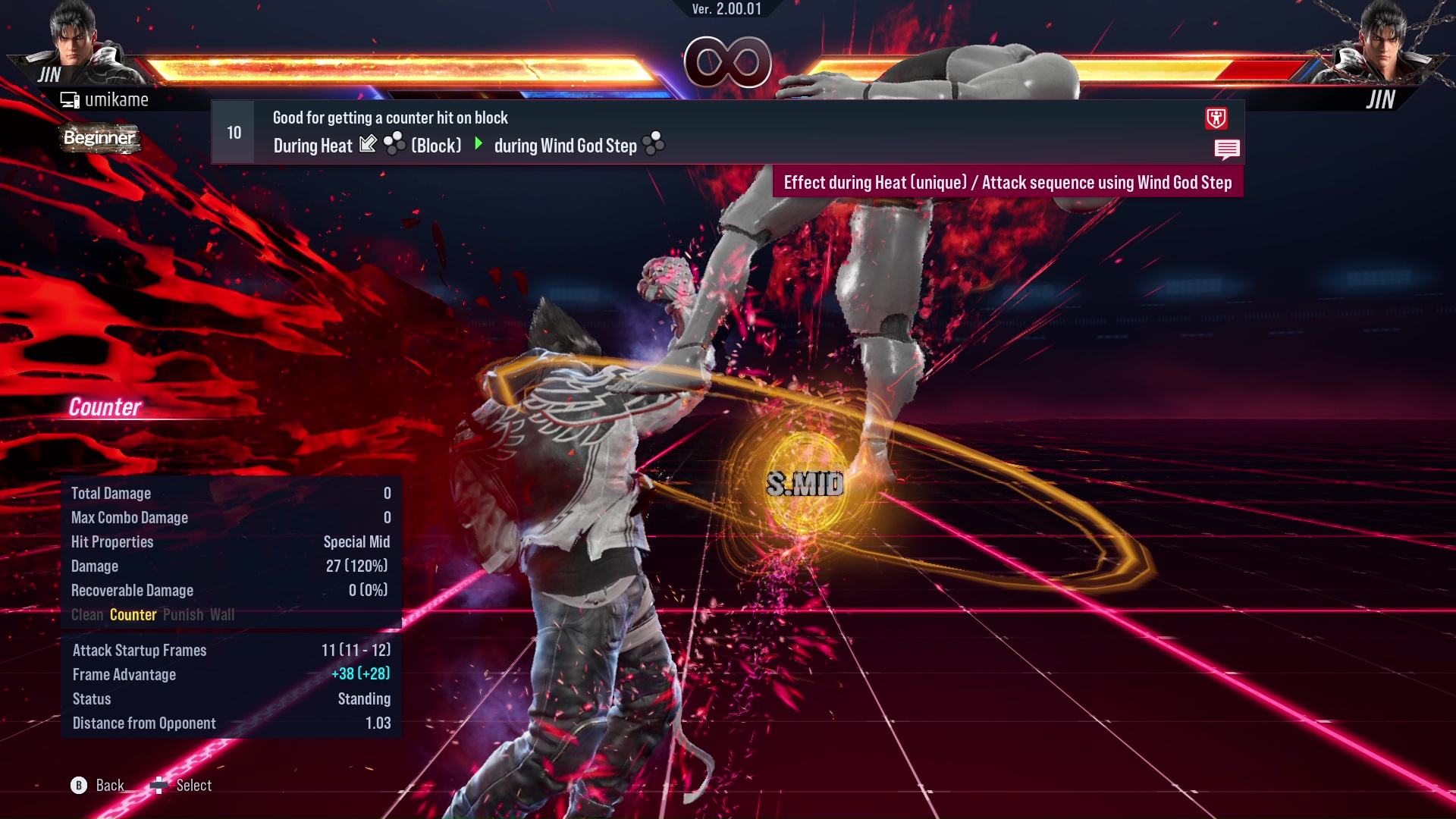
Task: Switch to the Beginner difficulty tab
Action: tap(99, 139)
